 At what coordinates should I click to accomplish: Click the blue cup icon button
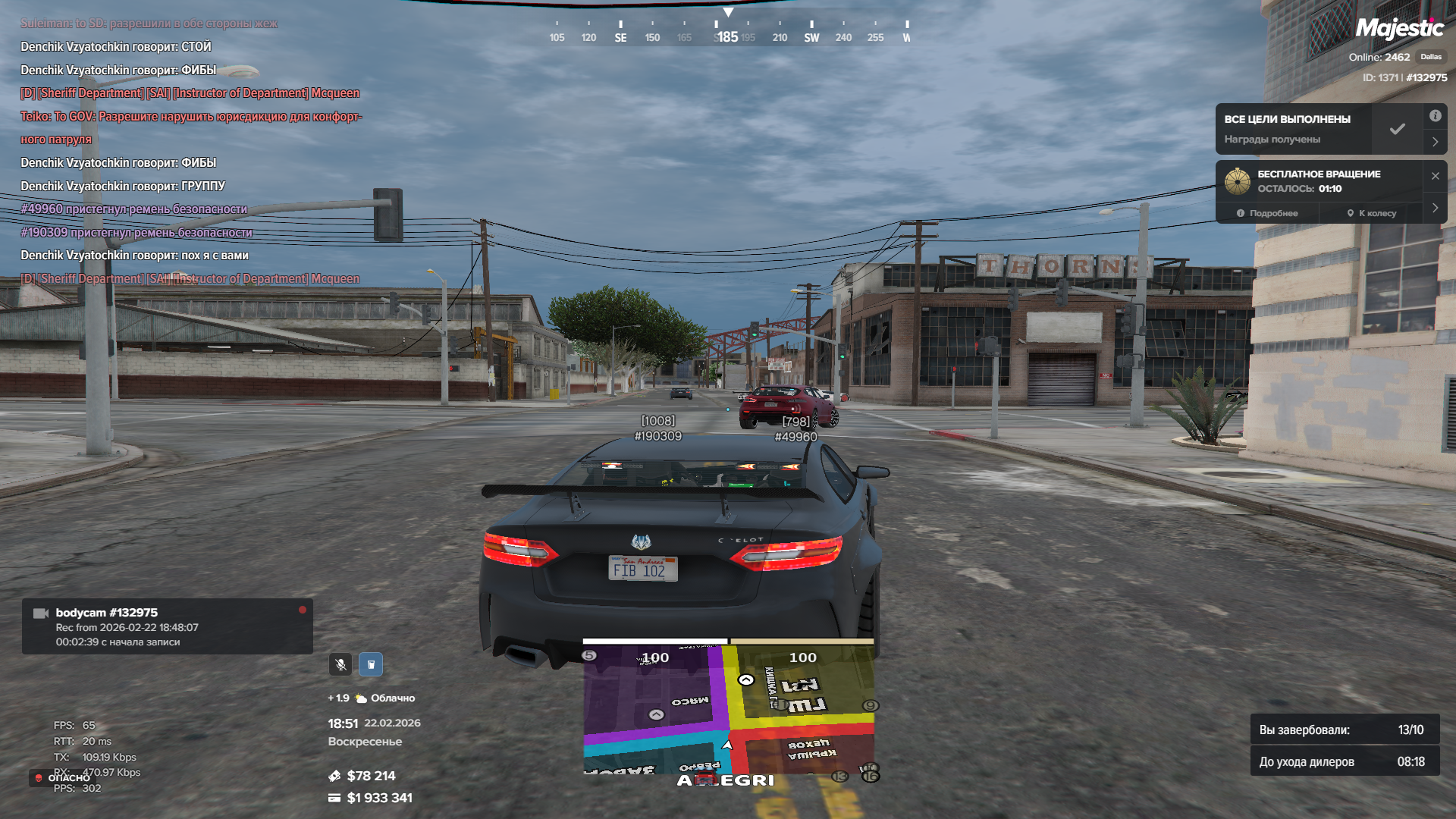click(371, 664)
